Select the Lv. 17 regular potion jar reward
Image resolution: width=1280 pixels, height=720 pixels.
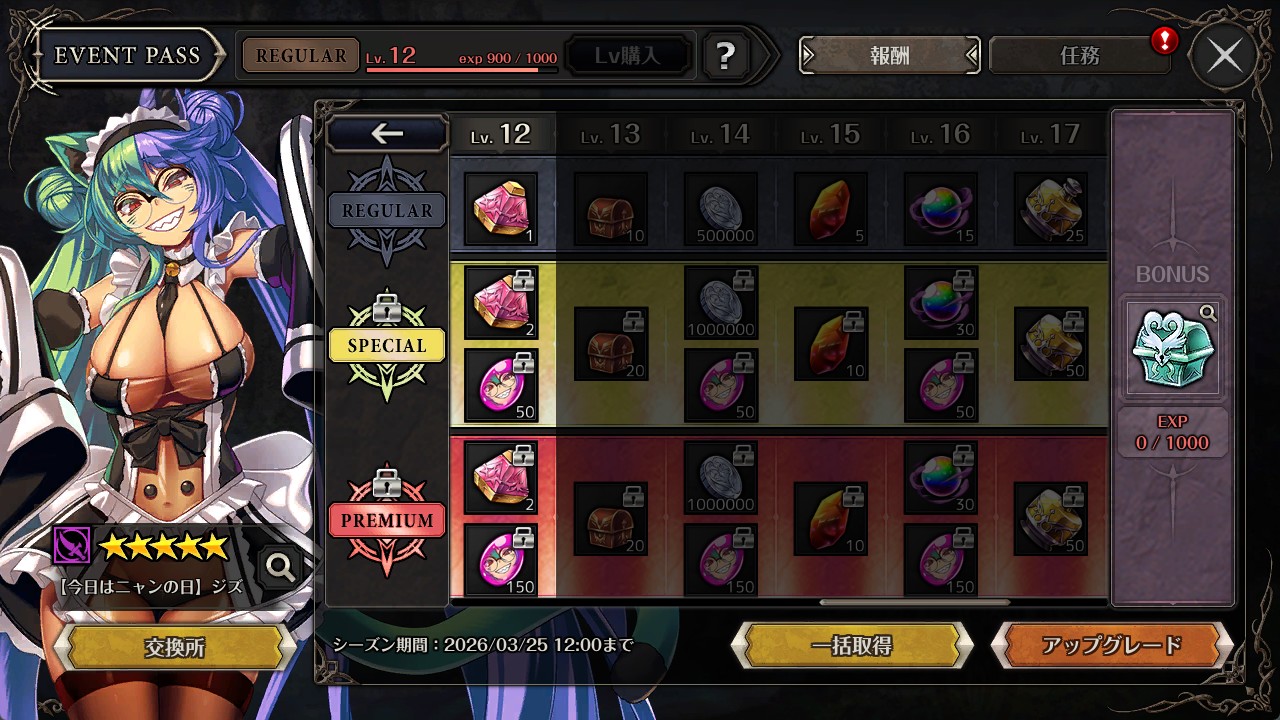click(1051, 209)
